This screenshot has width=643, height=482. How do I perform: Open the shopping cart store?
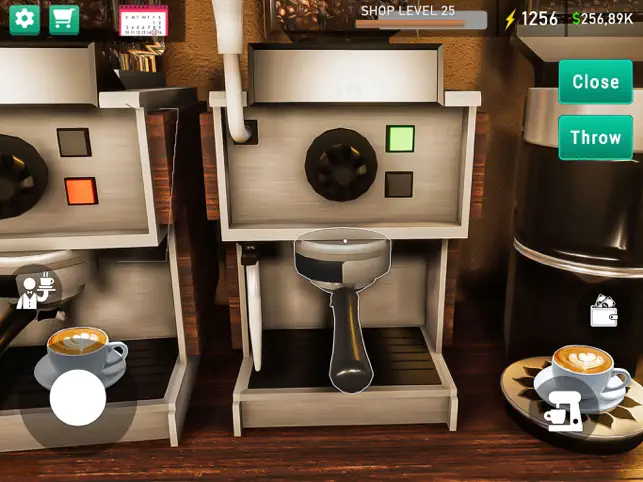tap(64, 20)
